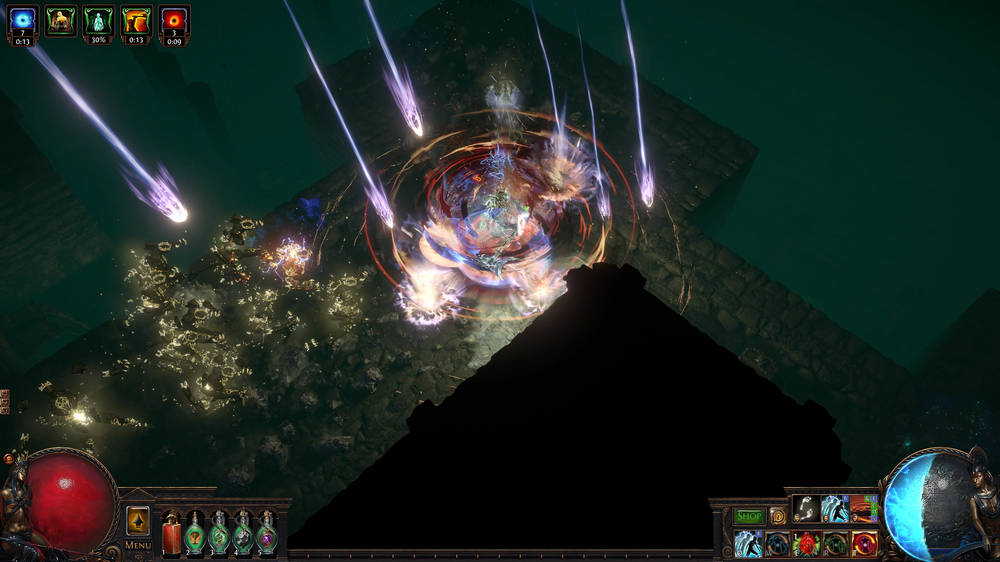The width and height of the screenshot is (1000, 562).
Task: Use the red life flask
Action: (172, 534)
